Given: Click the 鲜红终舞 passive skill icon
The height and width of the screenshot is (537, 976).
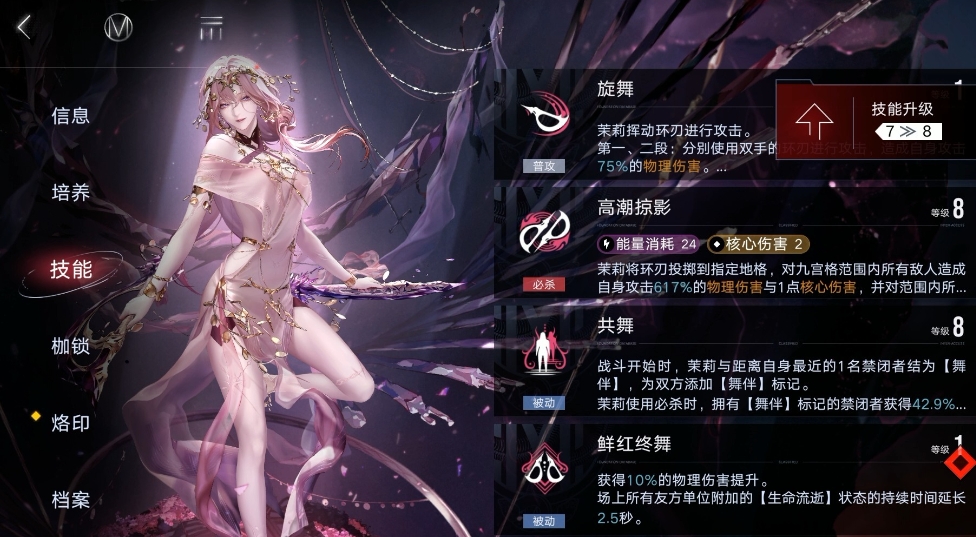Looking at the screenshot, I should coord(543,470).
